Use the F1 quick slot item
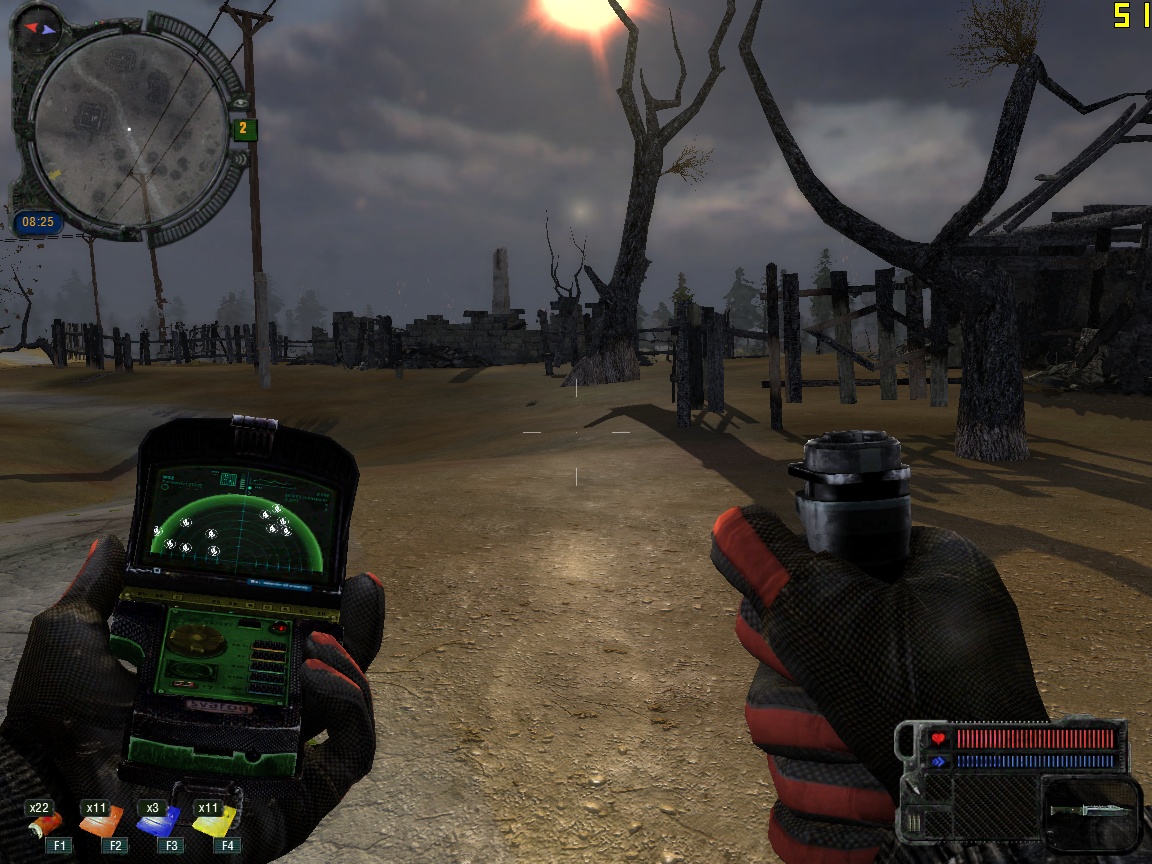Screen dimensions: 1152x864 pyautogui.click(x=45, y=825)
